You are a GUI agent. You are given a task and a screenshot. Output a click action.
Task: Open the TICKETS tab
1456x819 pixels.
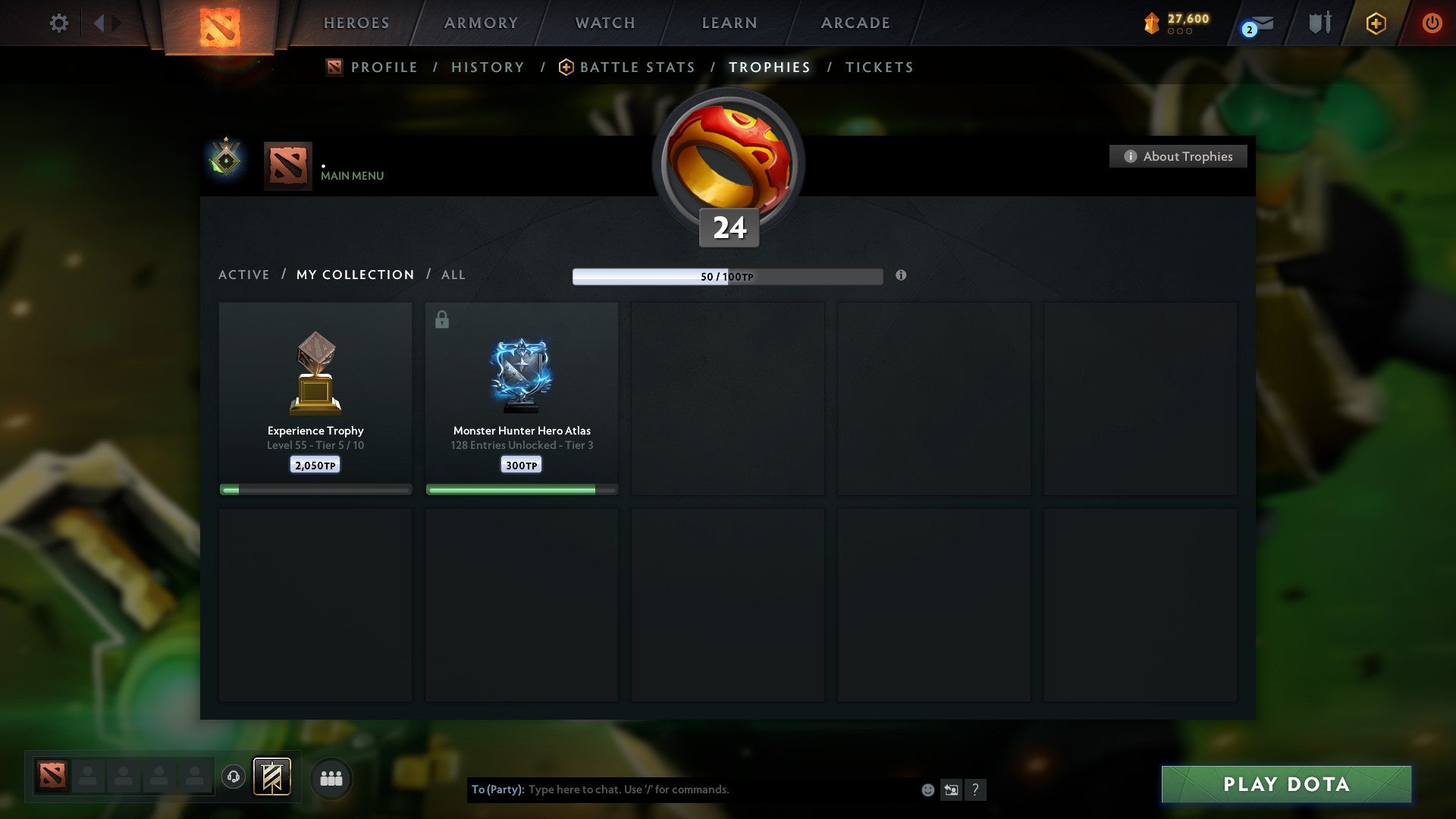878,67
